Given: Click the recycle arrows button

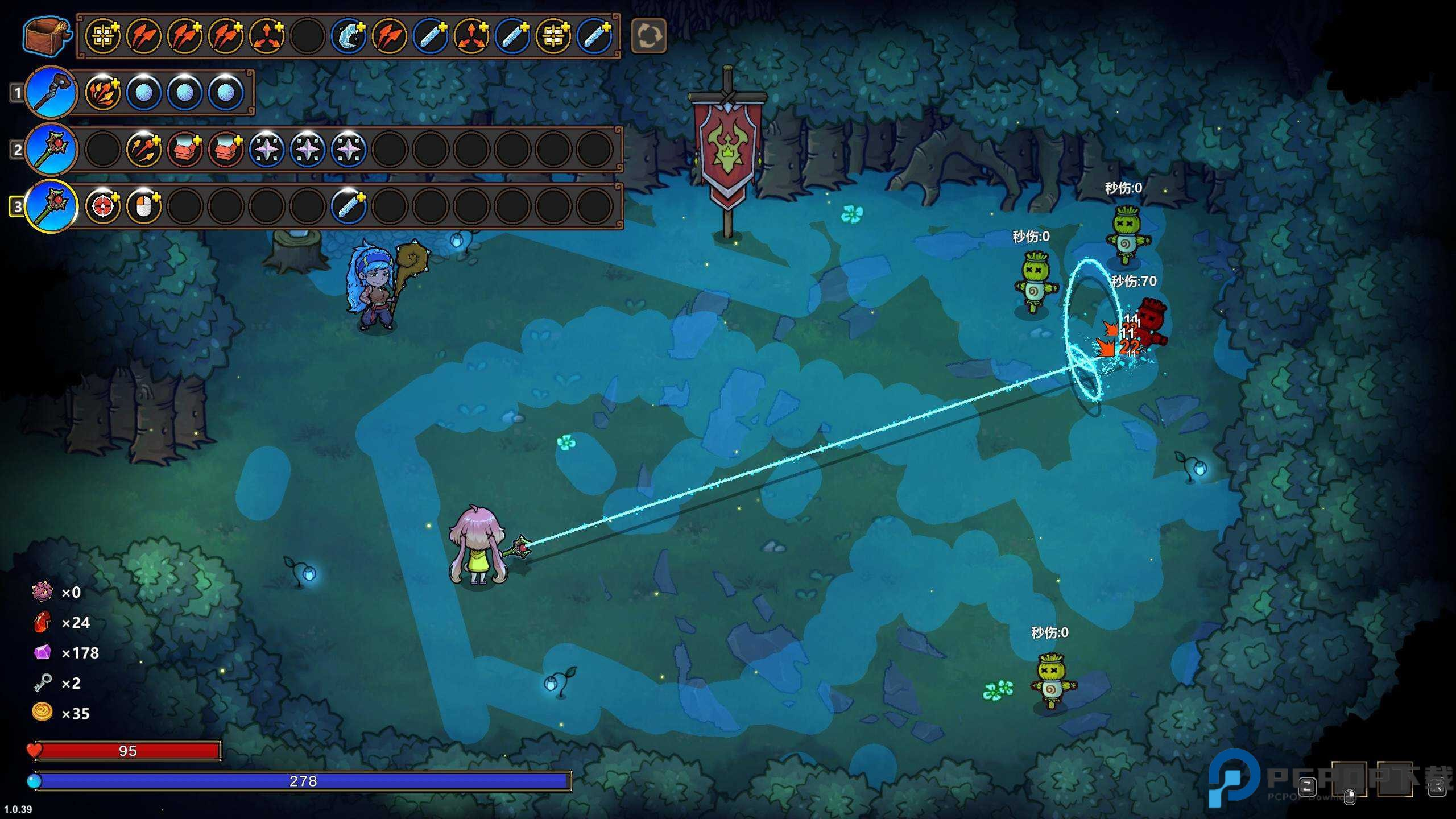Looking at the screenshot, I should [x=648, y=36].
